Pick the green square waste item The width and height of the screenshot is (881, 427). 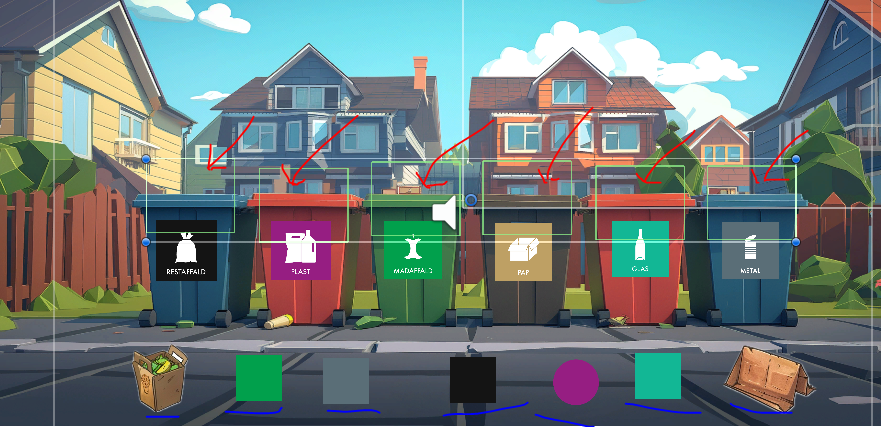pos(258,378)
